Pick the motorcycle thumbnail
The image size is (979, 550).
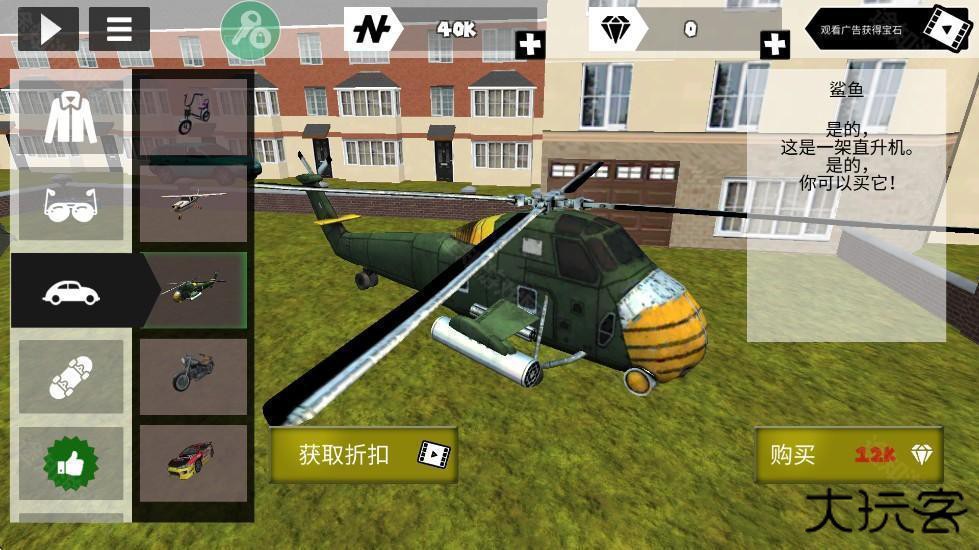point(193,376)
